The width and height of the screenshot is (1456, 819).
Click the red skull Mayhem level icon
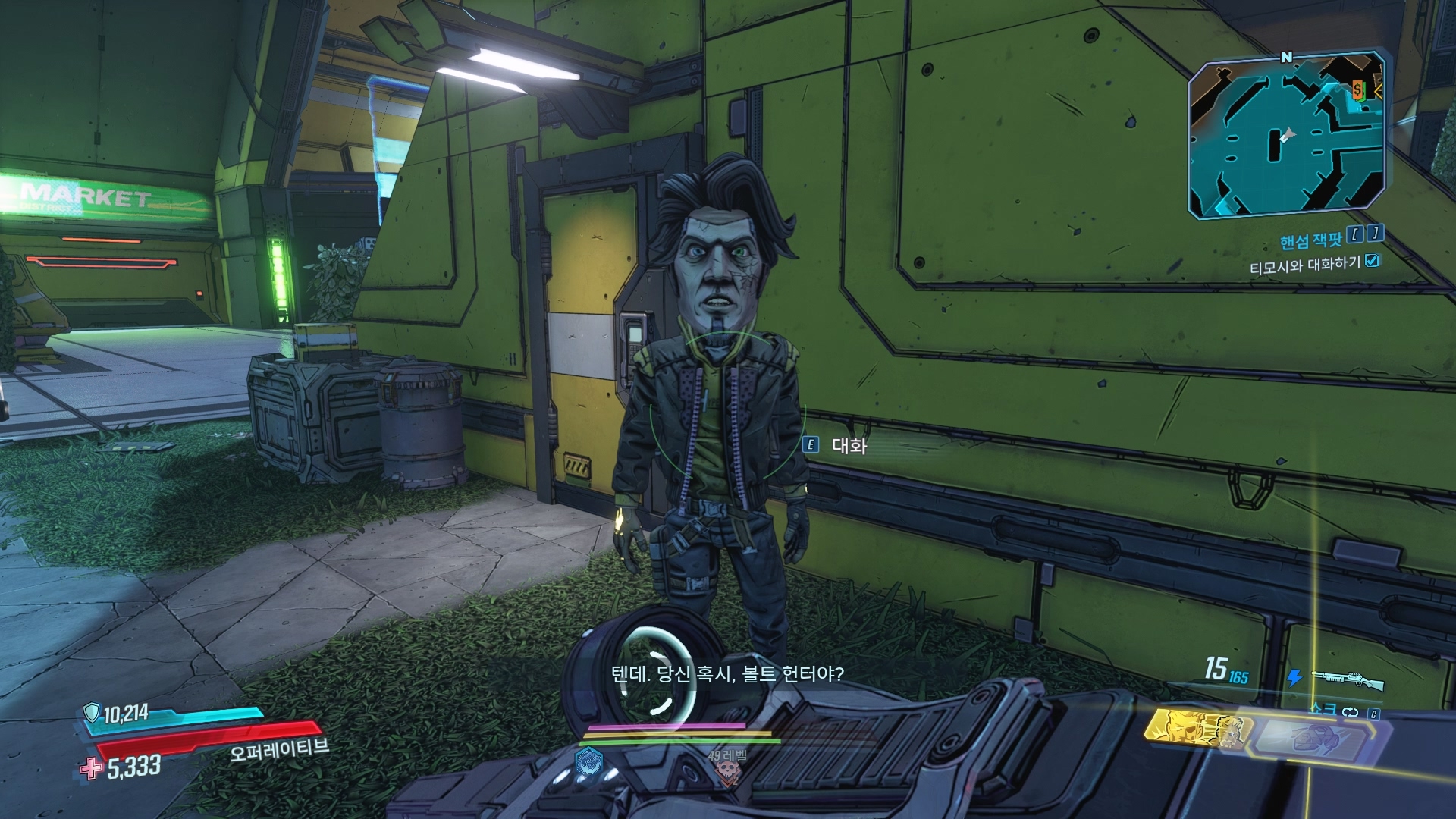point(726,772)
